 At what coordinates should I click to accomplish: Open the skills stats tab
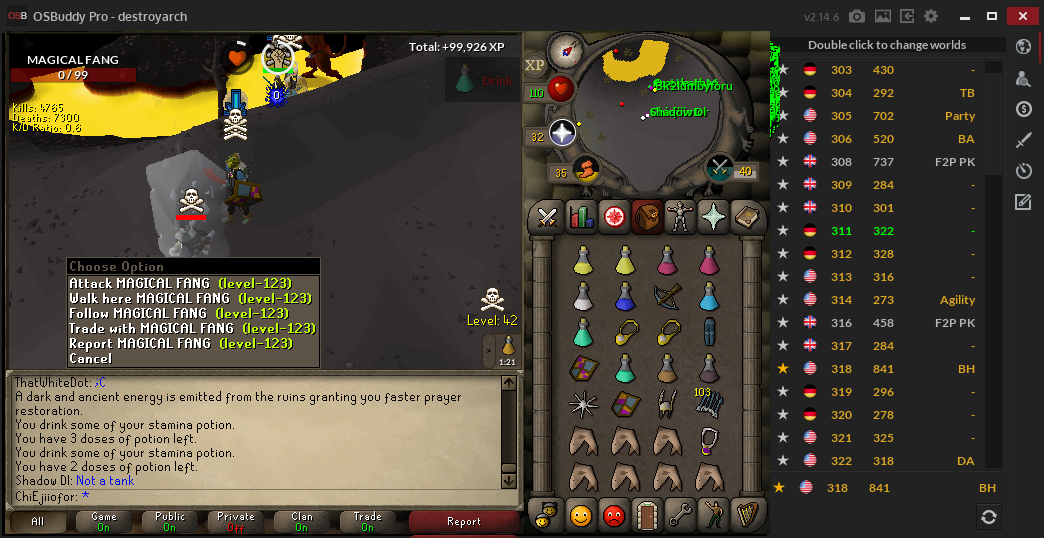[581, 215]
